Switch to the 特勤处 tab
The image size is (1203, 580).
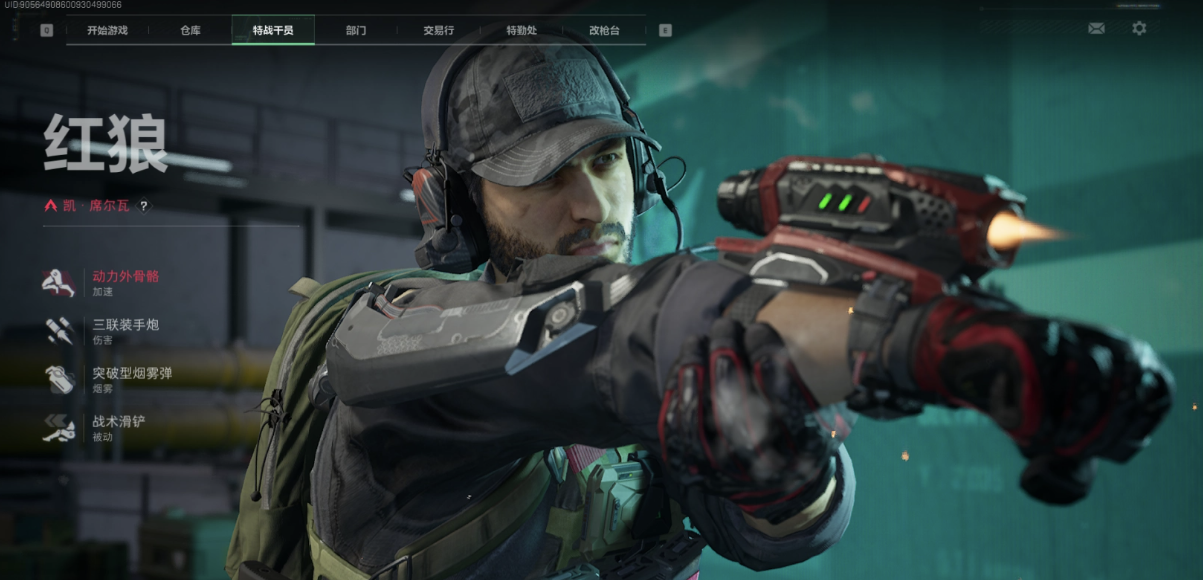[x=521, y=30]
